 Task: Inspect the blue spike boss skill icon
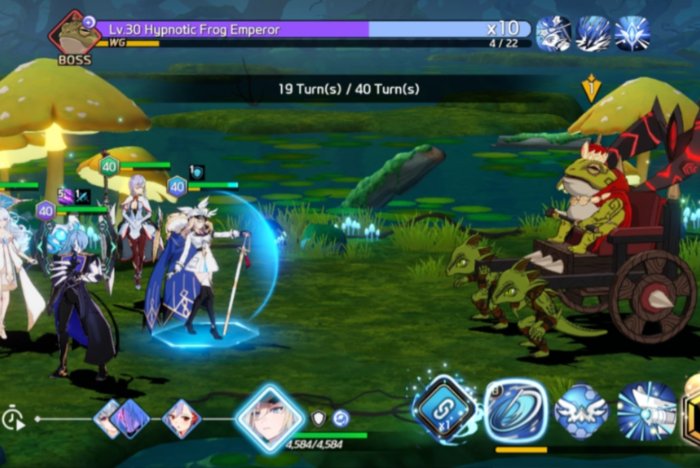coord(593,33)
